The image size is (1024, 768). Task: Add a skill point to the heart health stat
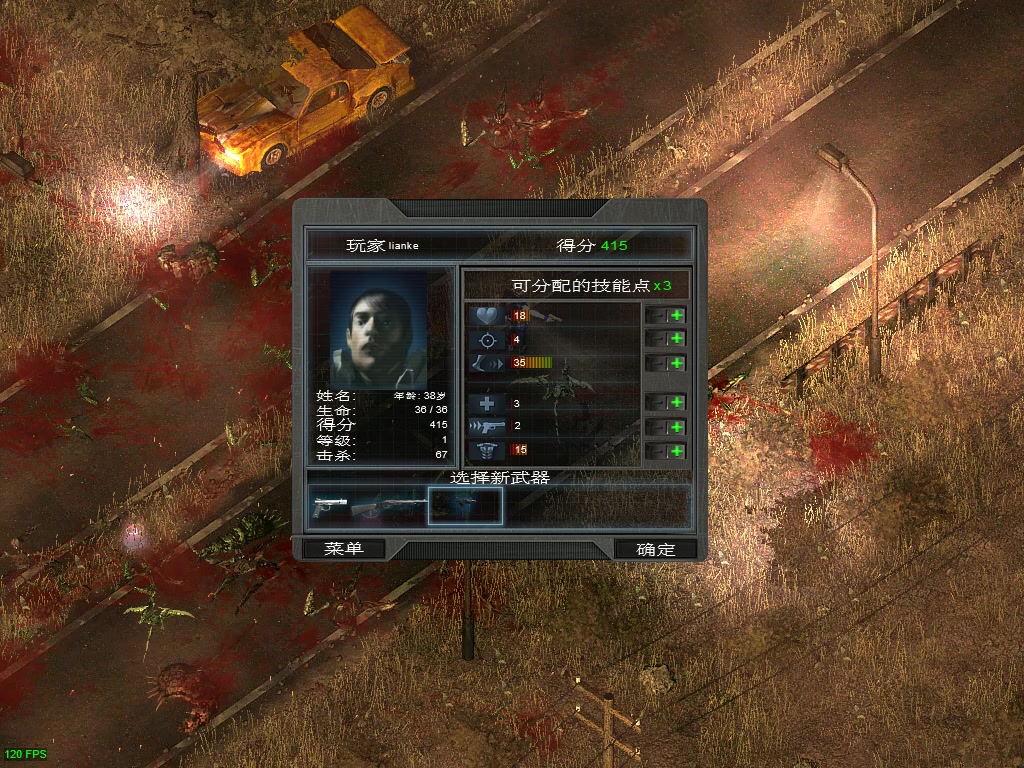click(677, 315)
